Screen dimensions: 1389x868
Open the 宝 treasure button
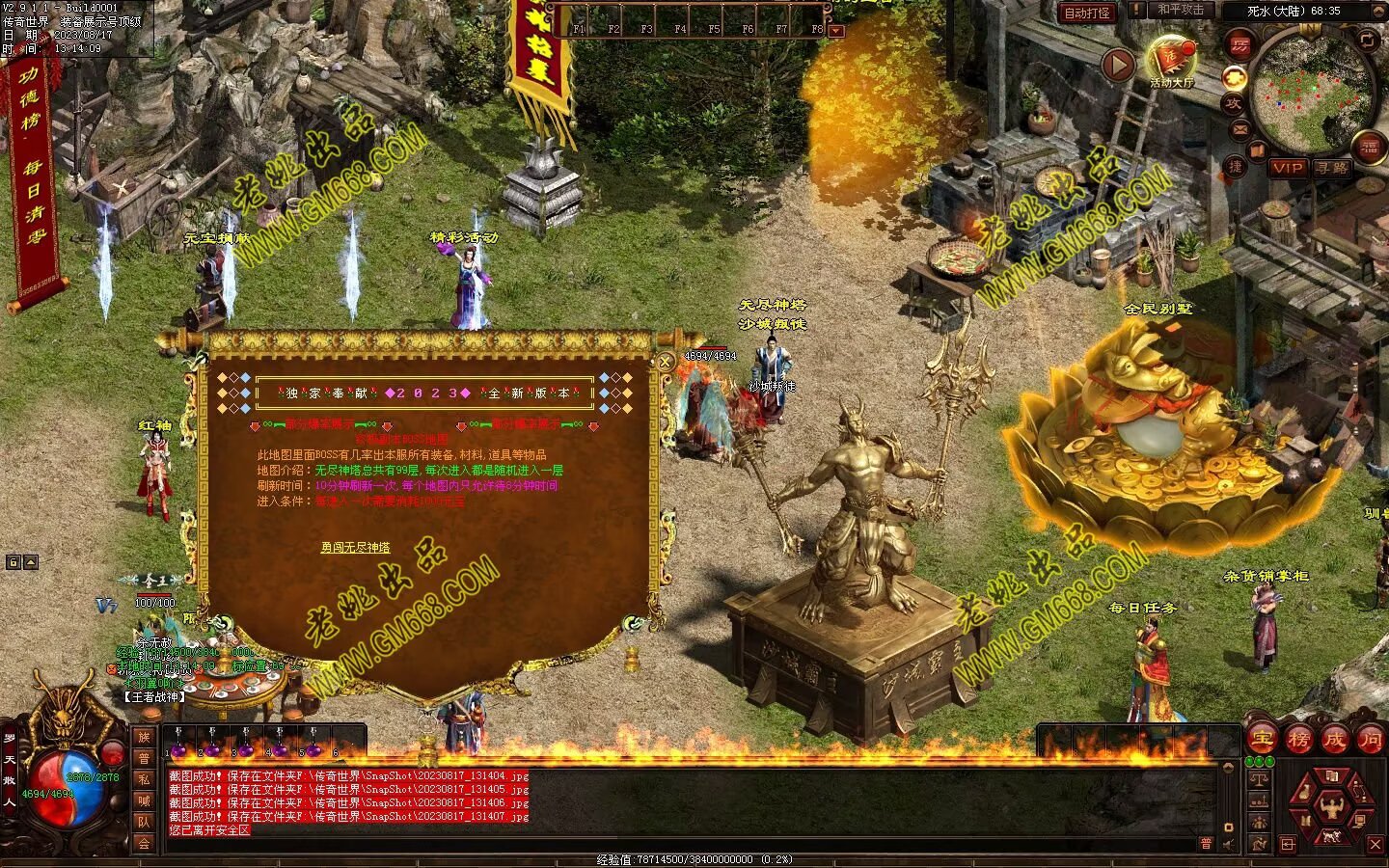point(1262,740)
